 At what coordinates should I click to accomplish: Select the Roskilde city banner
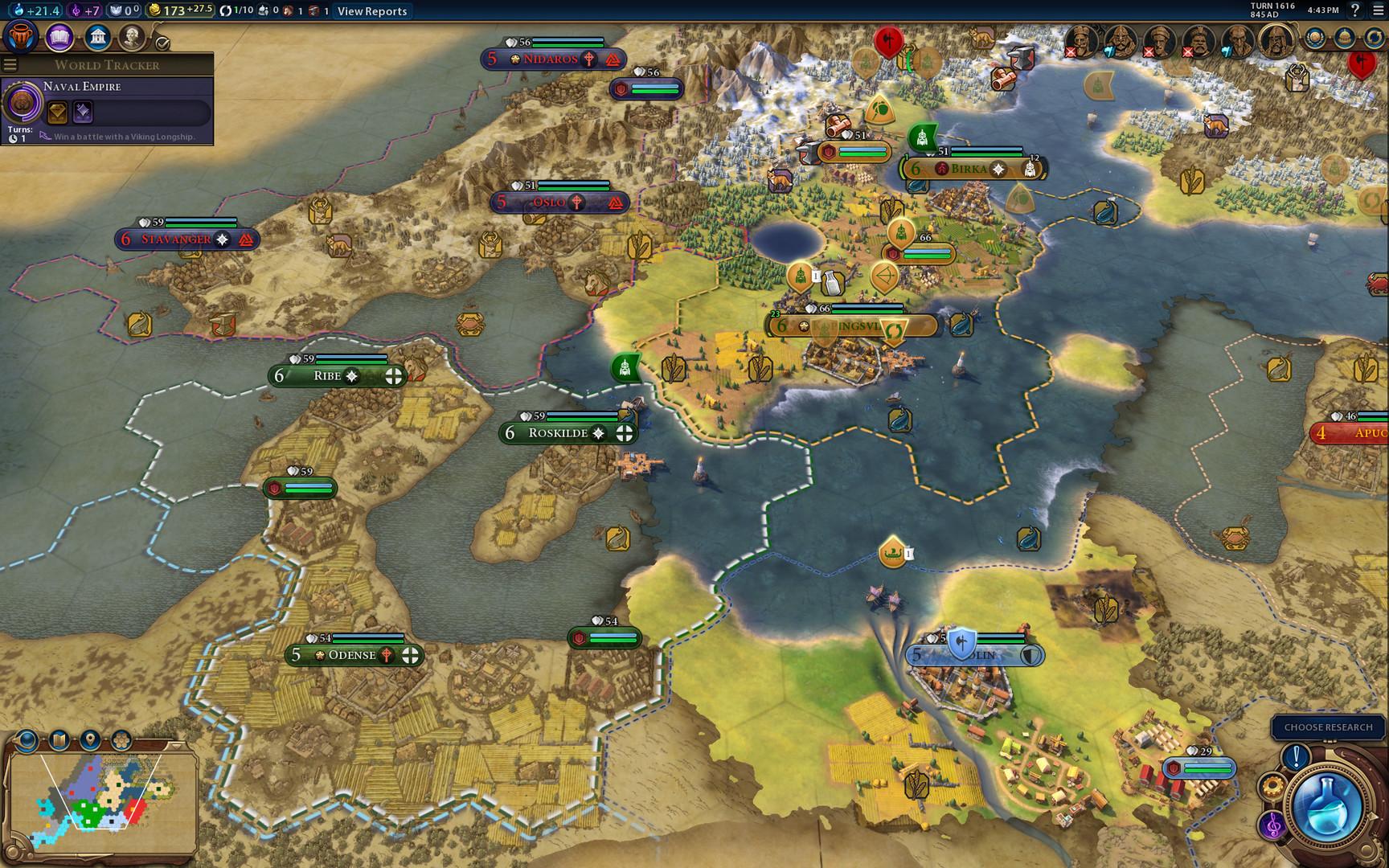(567, 432)
